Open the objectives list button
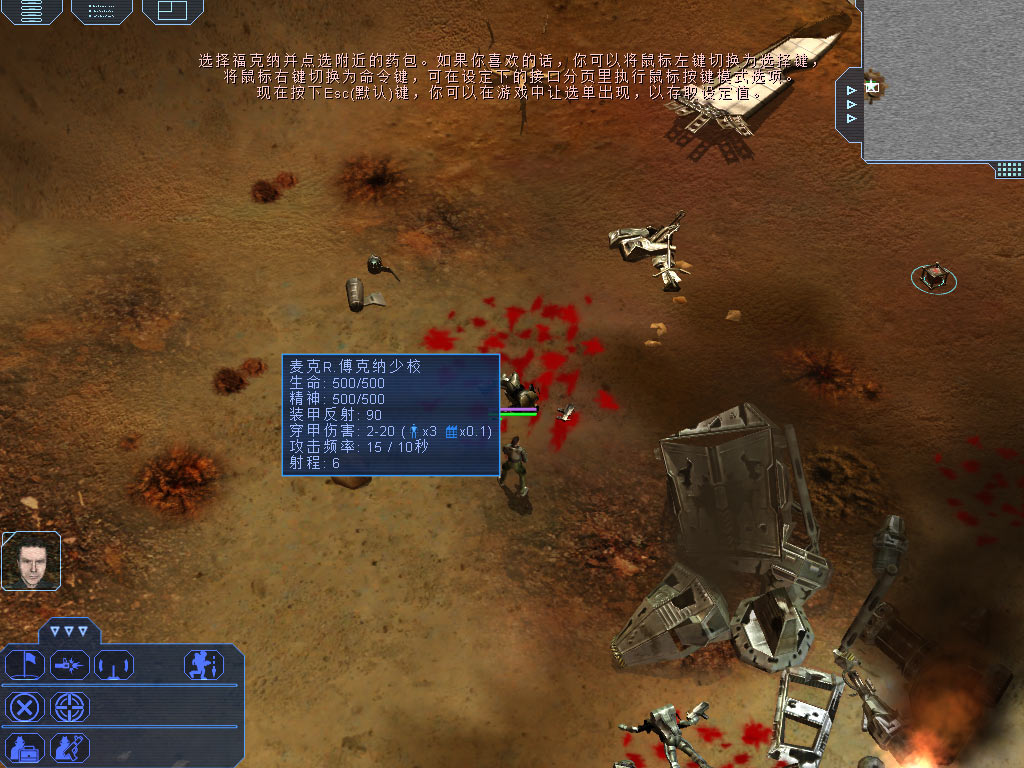The image size is (1024, 768). pyautogui.click(x=101, y=11)
